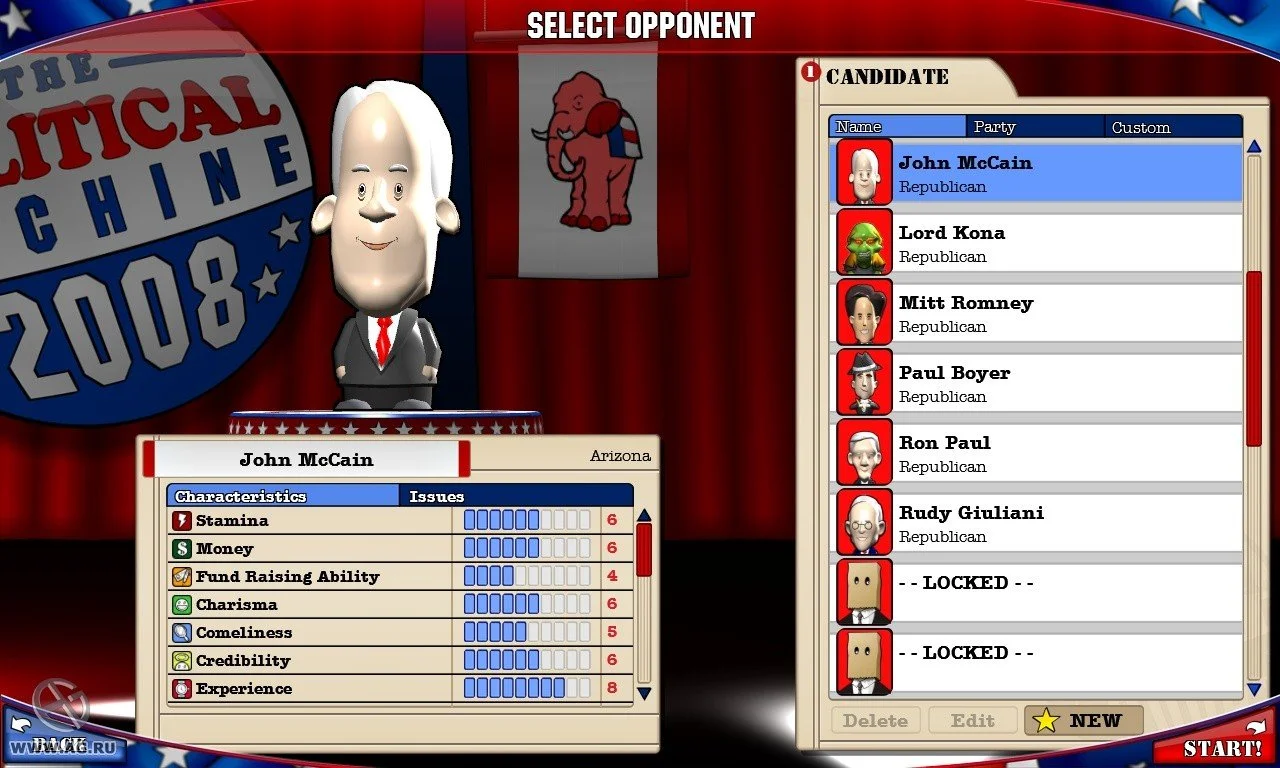Screen dimensions: 1280x768
Task: Click Lord Kona's green alien portrait
Action: click(863, 243)
